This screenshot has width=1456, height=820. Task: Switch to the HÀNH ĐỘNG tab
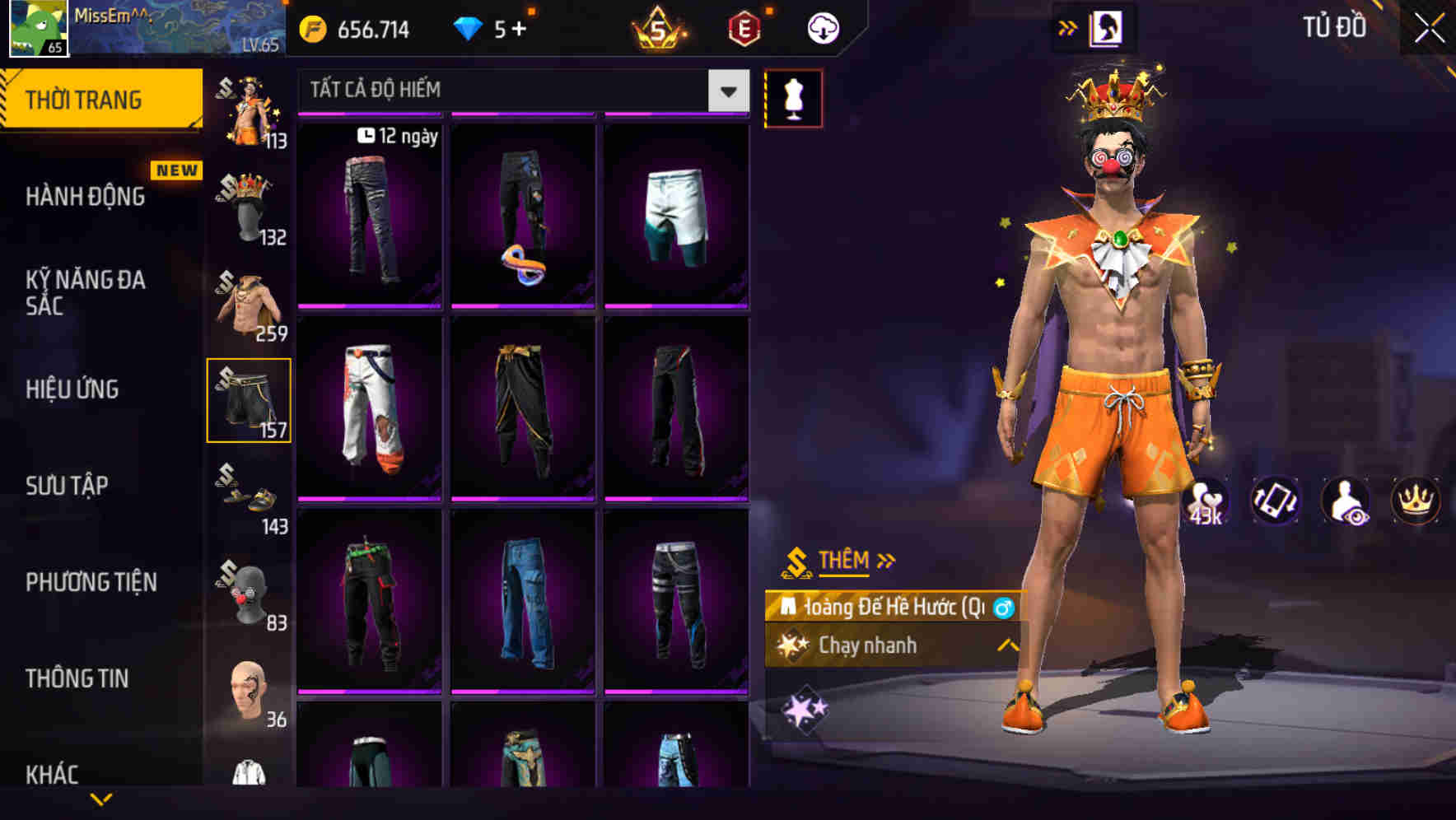pos(85,198)
